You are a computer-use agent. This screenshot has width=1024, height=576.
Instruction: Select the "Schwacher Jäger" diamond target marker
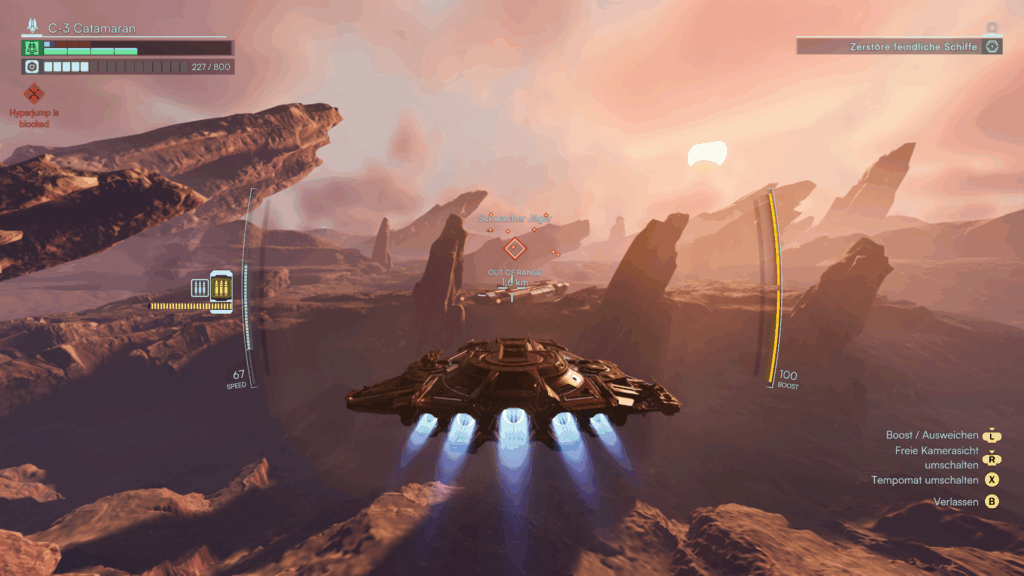coord(514,248)
